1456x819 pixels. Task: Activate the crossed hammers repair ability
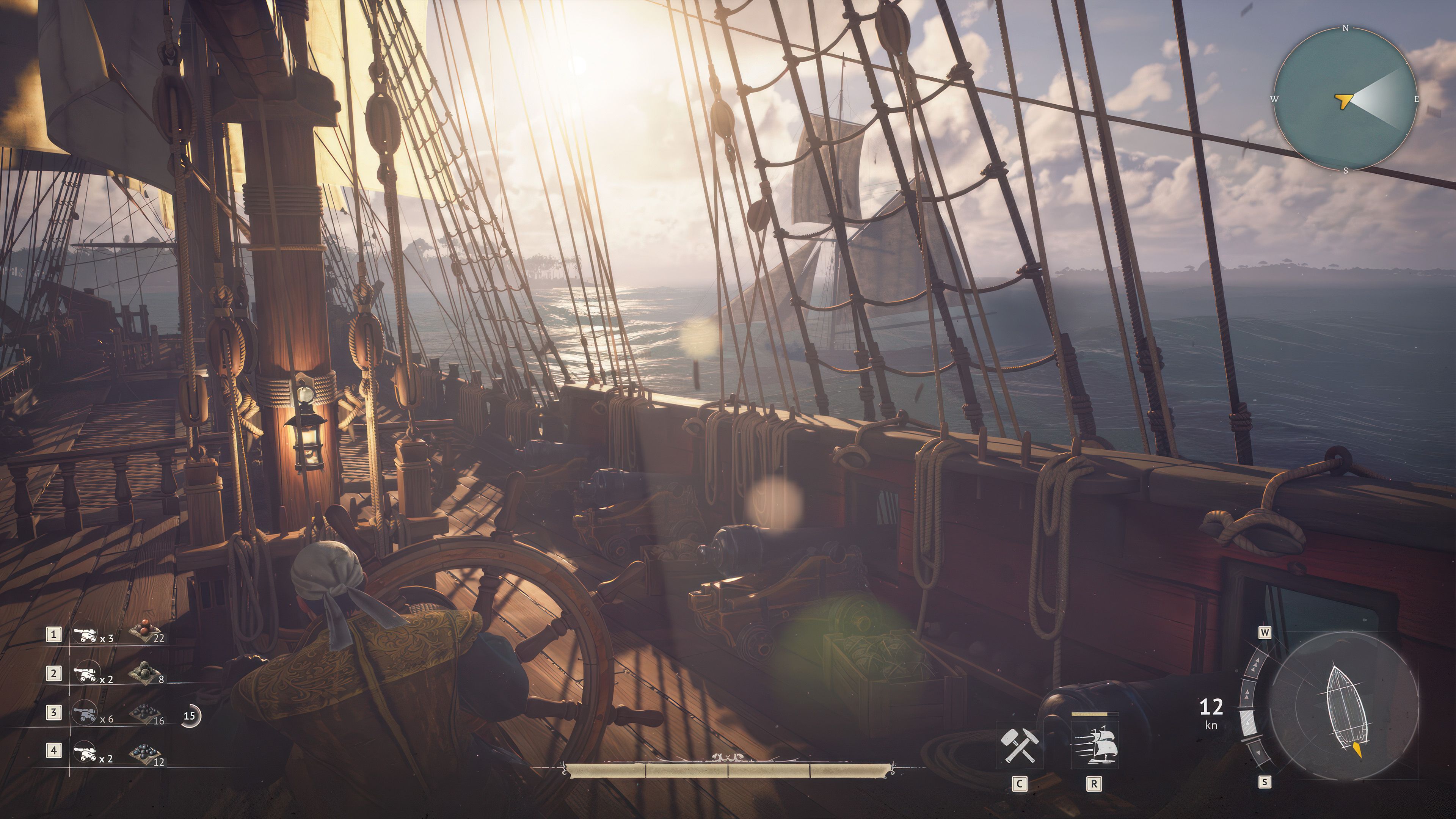click(1019, 745)
